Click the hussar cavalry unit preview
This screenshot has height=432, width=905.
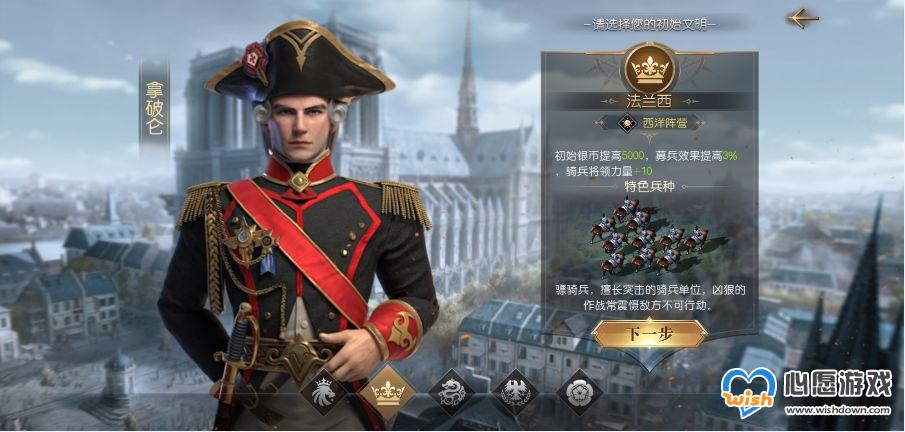(649, 236)
